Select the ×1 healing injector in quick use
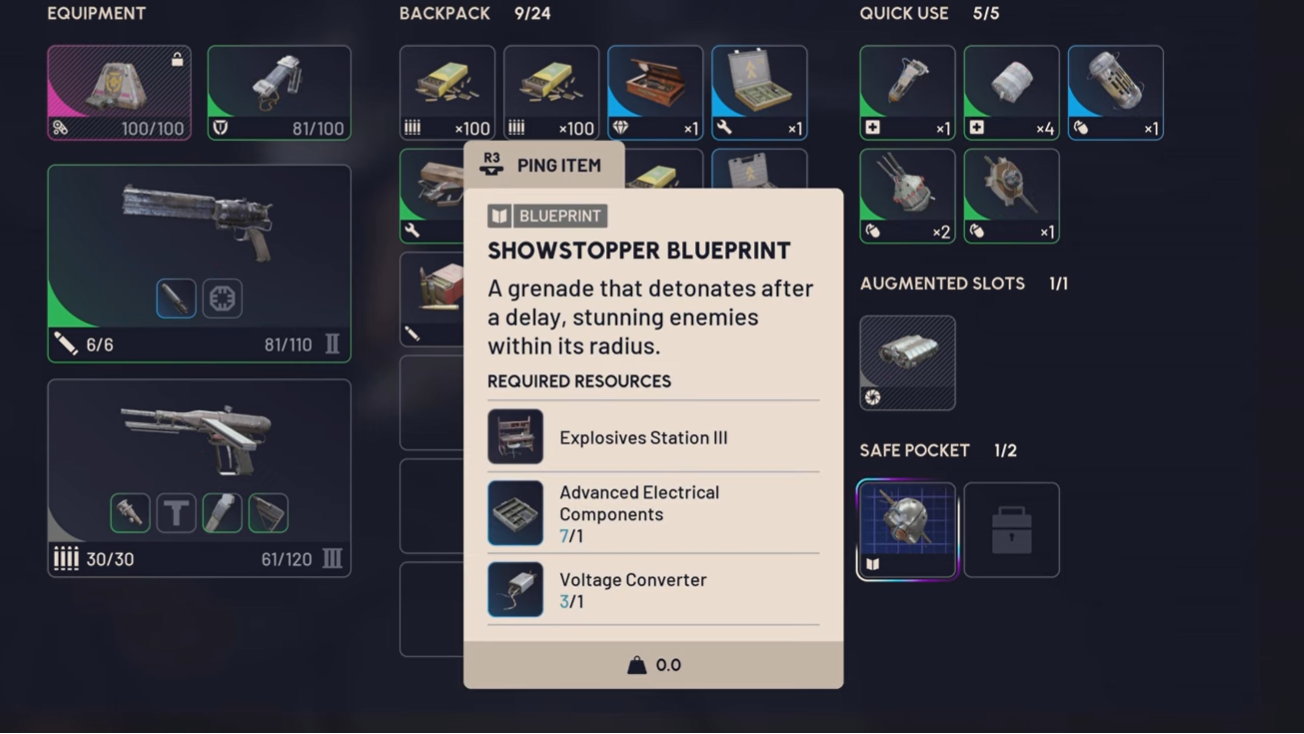The height and width of the screenshot is (734, 1304). tap(907, 92)
